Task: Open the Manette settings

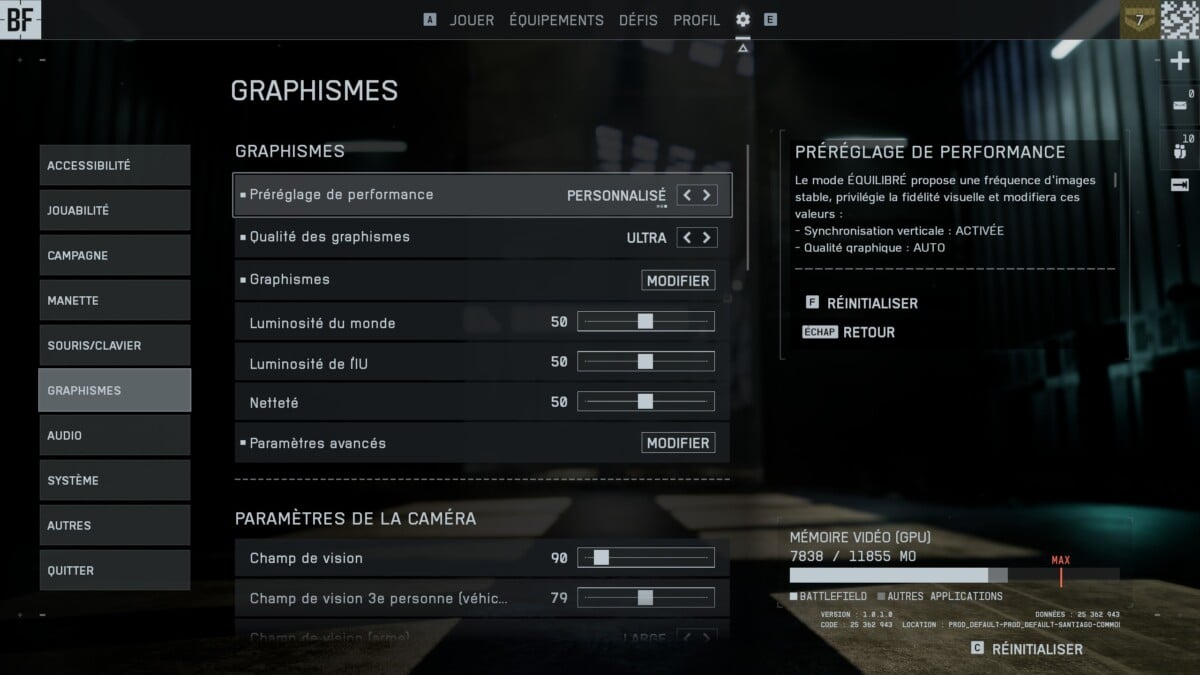Action: click(x=114, y=301)
